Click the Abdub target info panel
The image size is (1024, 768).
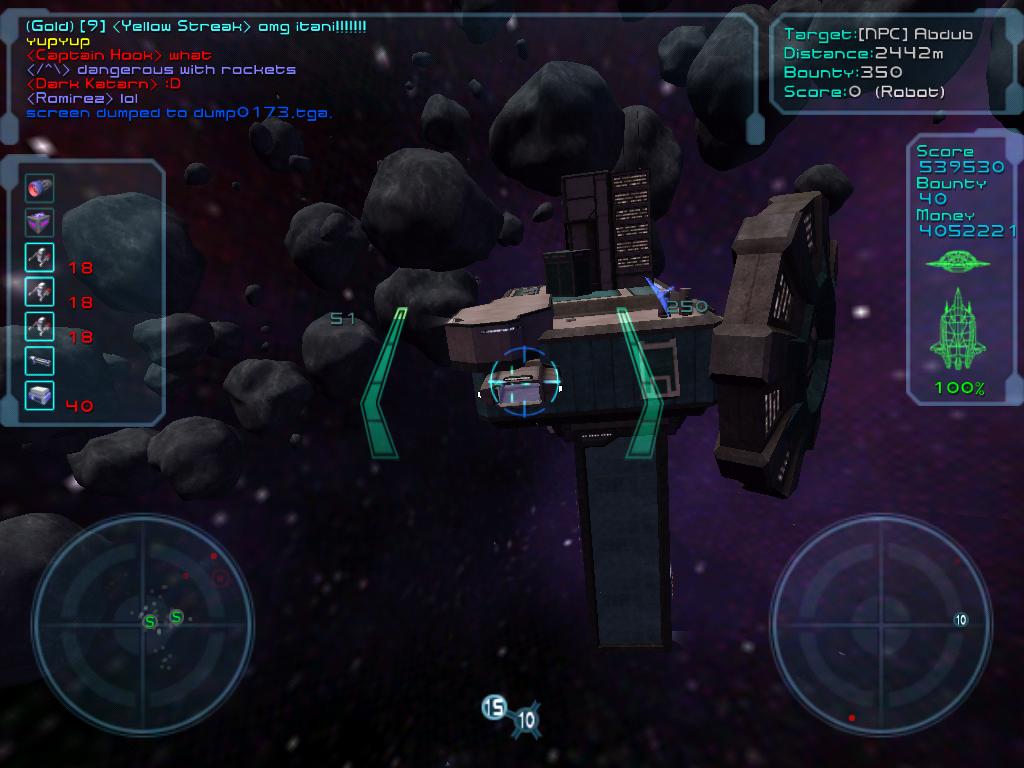(877, 62)
